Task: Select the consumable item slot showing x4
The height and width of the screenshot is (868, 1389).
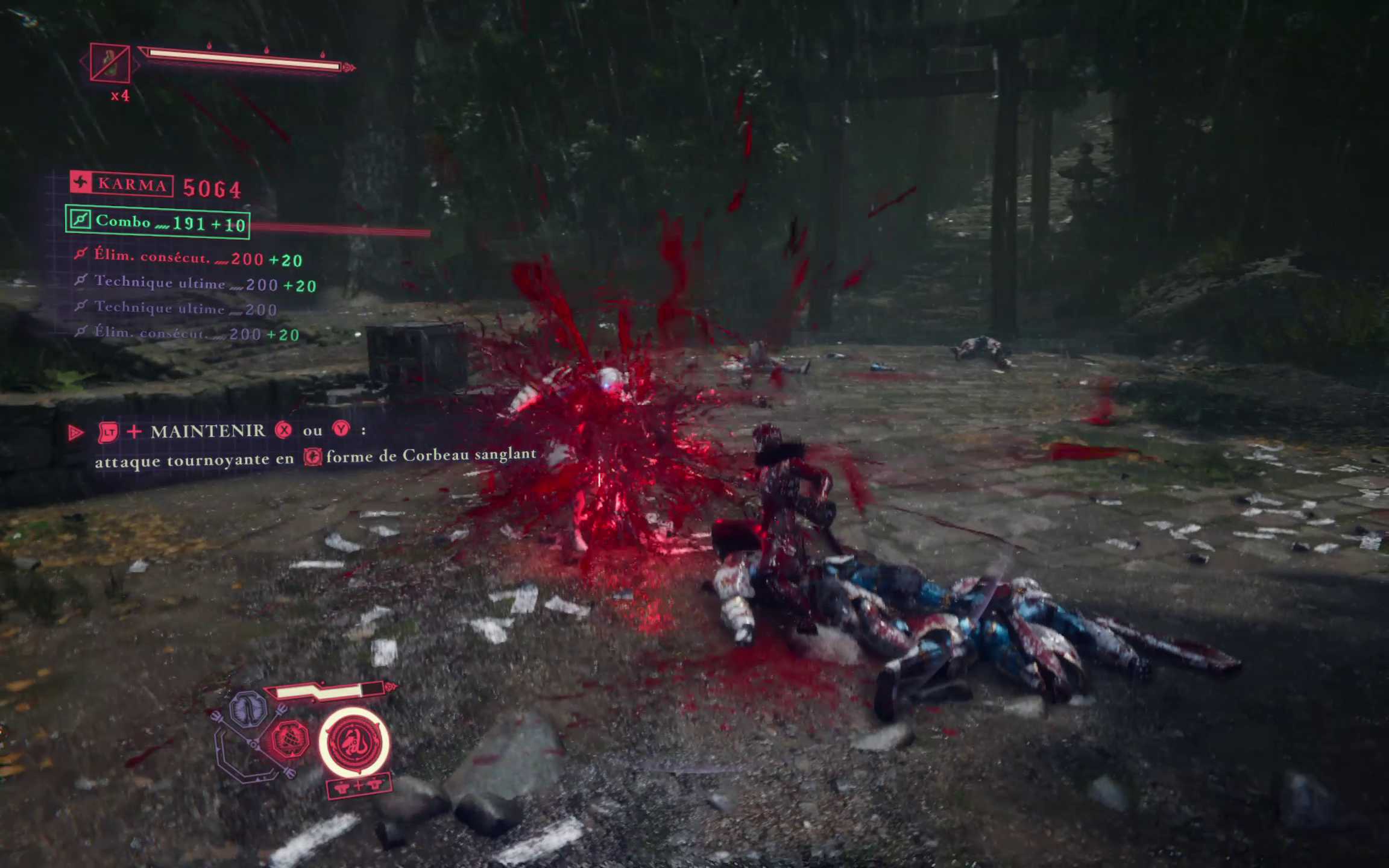Action: [110, 63]
